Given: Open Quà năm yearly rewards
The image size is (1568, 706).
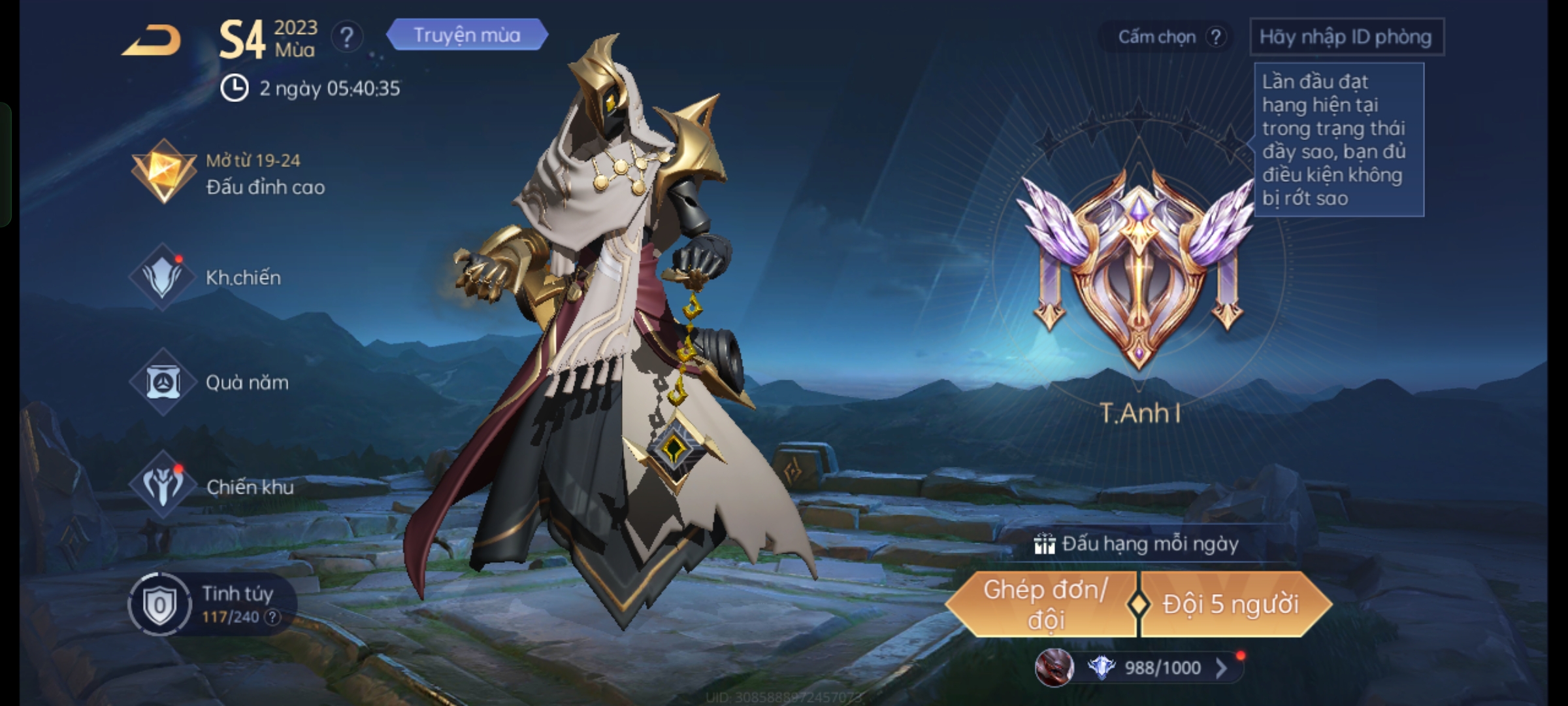Looking at the screenshot, I should tap(209, 382).
